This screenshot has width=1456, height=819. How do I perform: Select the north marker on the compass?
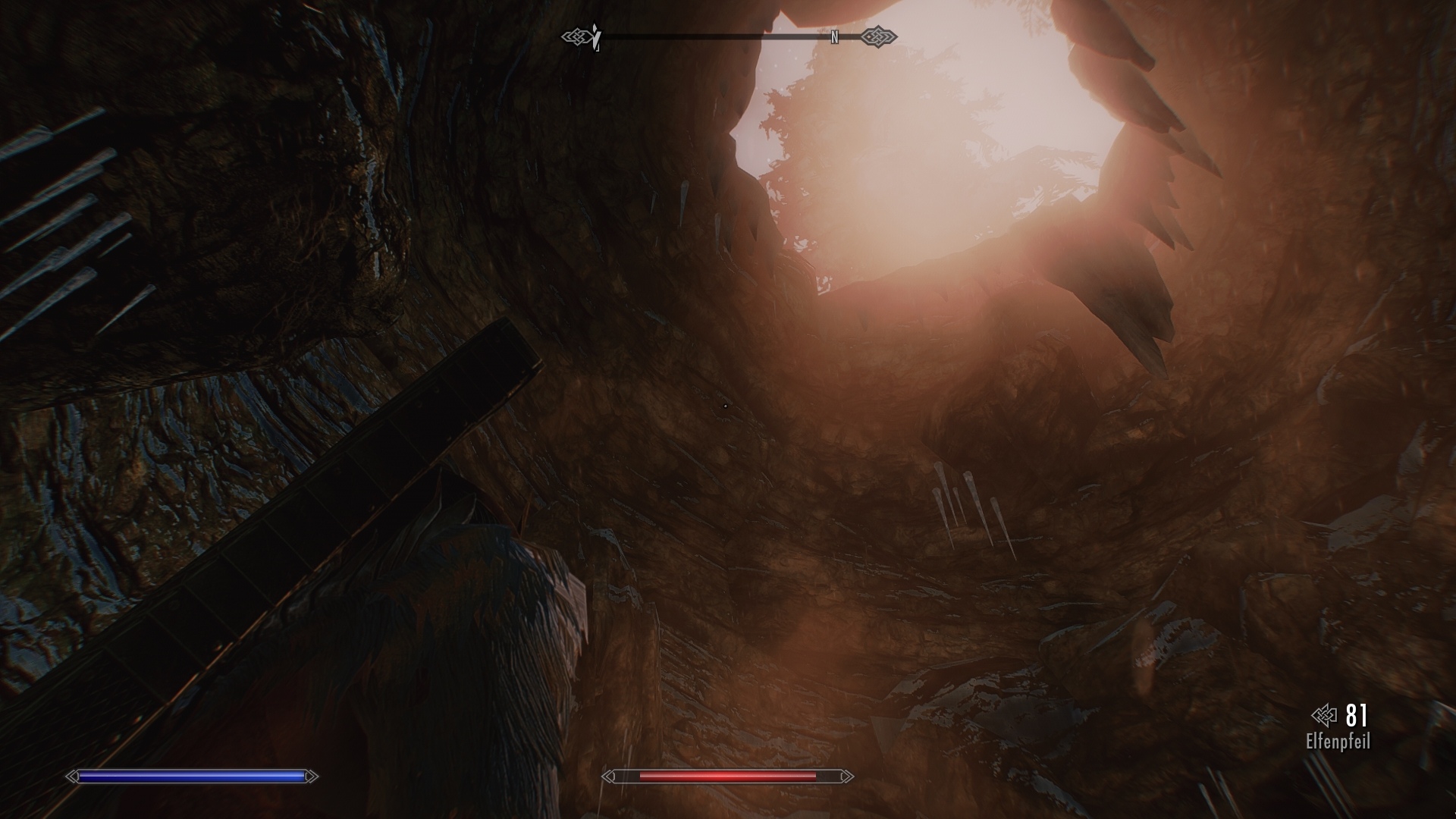[x=835, y=35]
